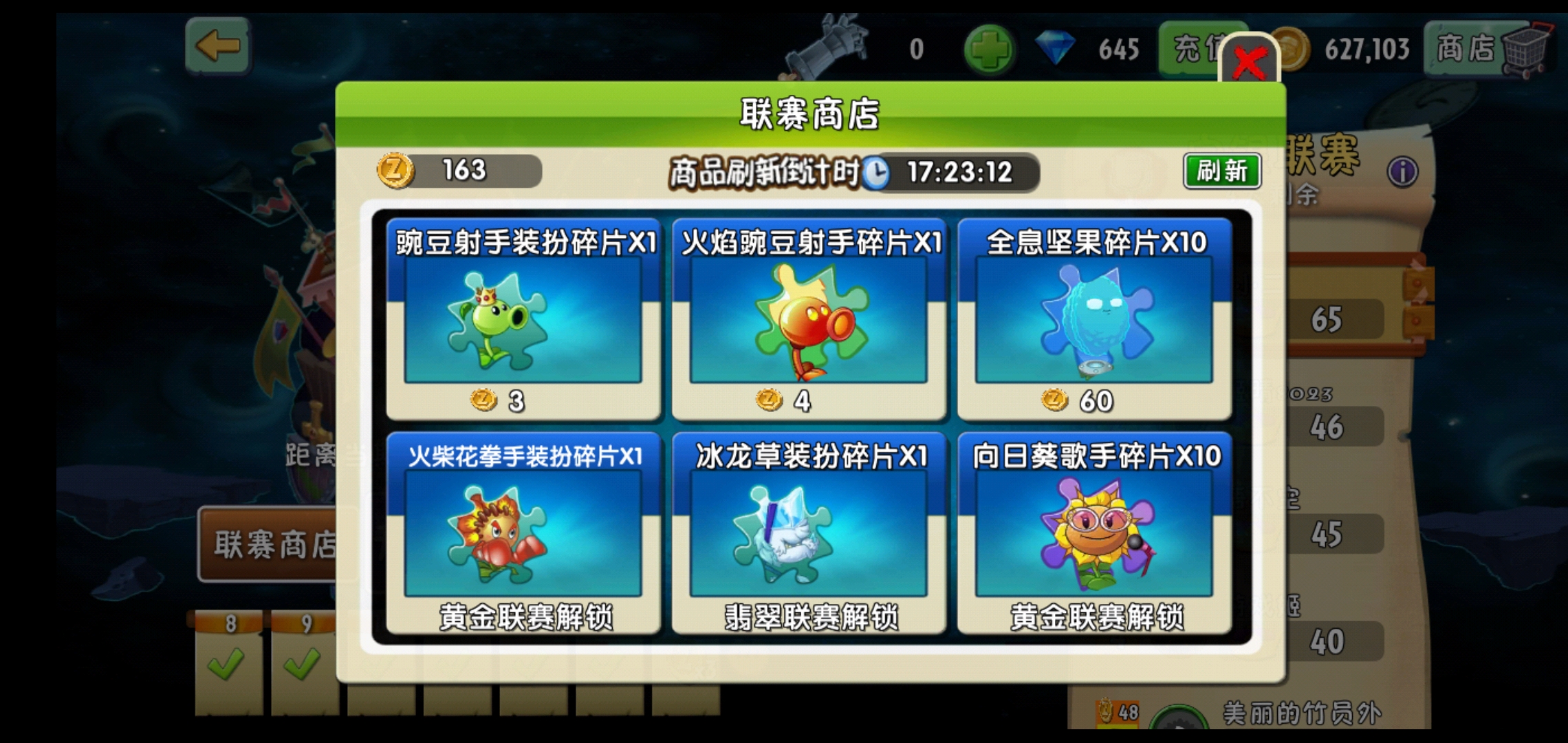
Task: Click the green plus icon to buy coins
Action: click(991, 49)
